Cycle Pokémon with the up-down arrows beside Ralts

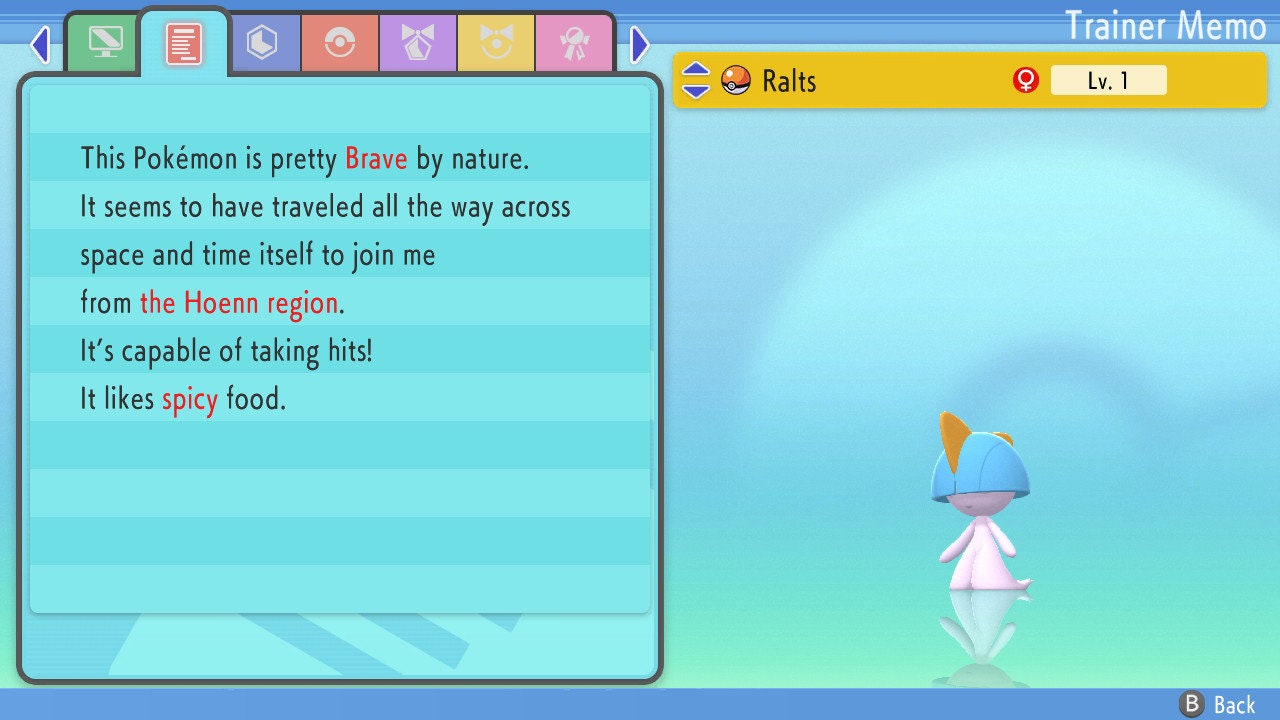[x=696, y=80]
